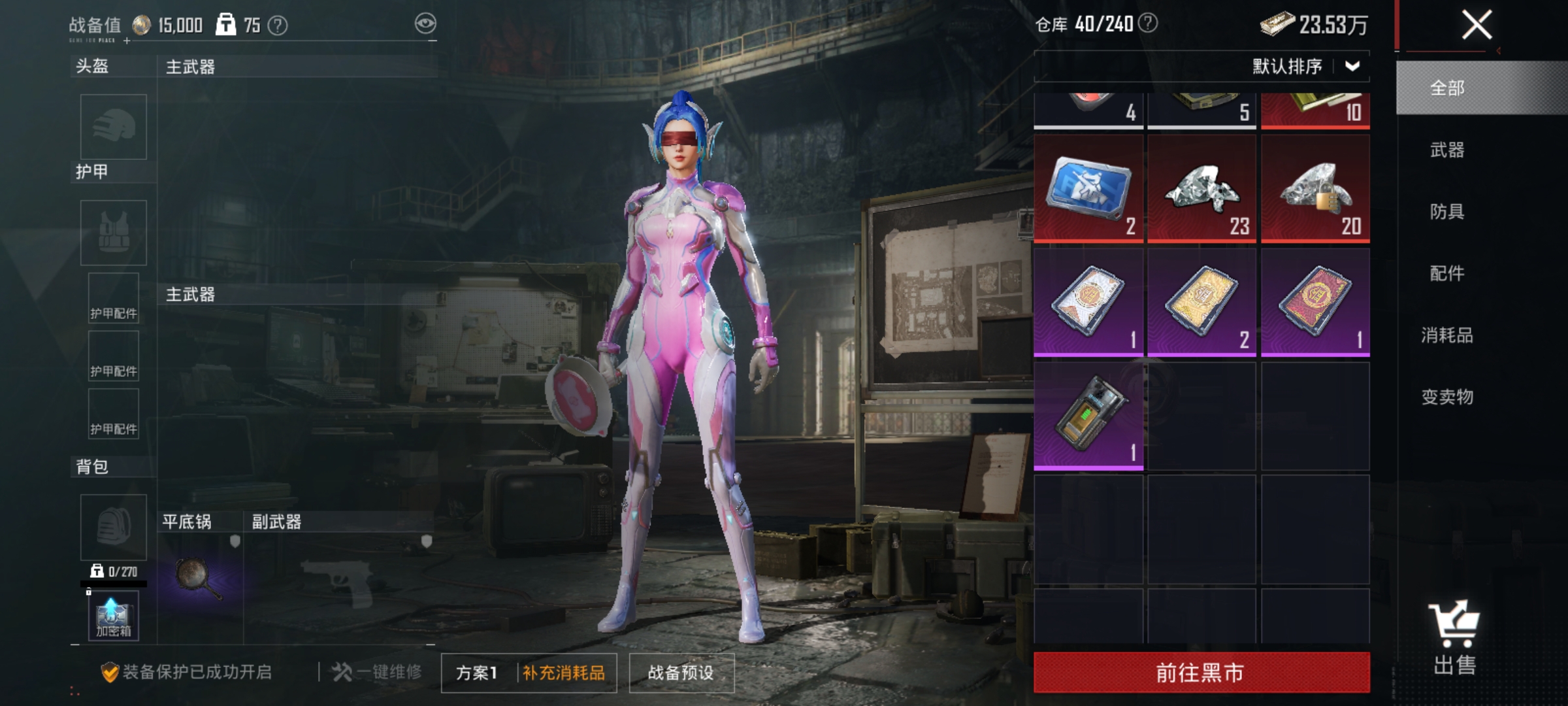Open the 默认排序 sort dropdown
This screenshot has height=706, width=1568.
click(1309, 65)
